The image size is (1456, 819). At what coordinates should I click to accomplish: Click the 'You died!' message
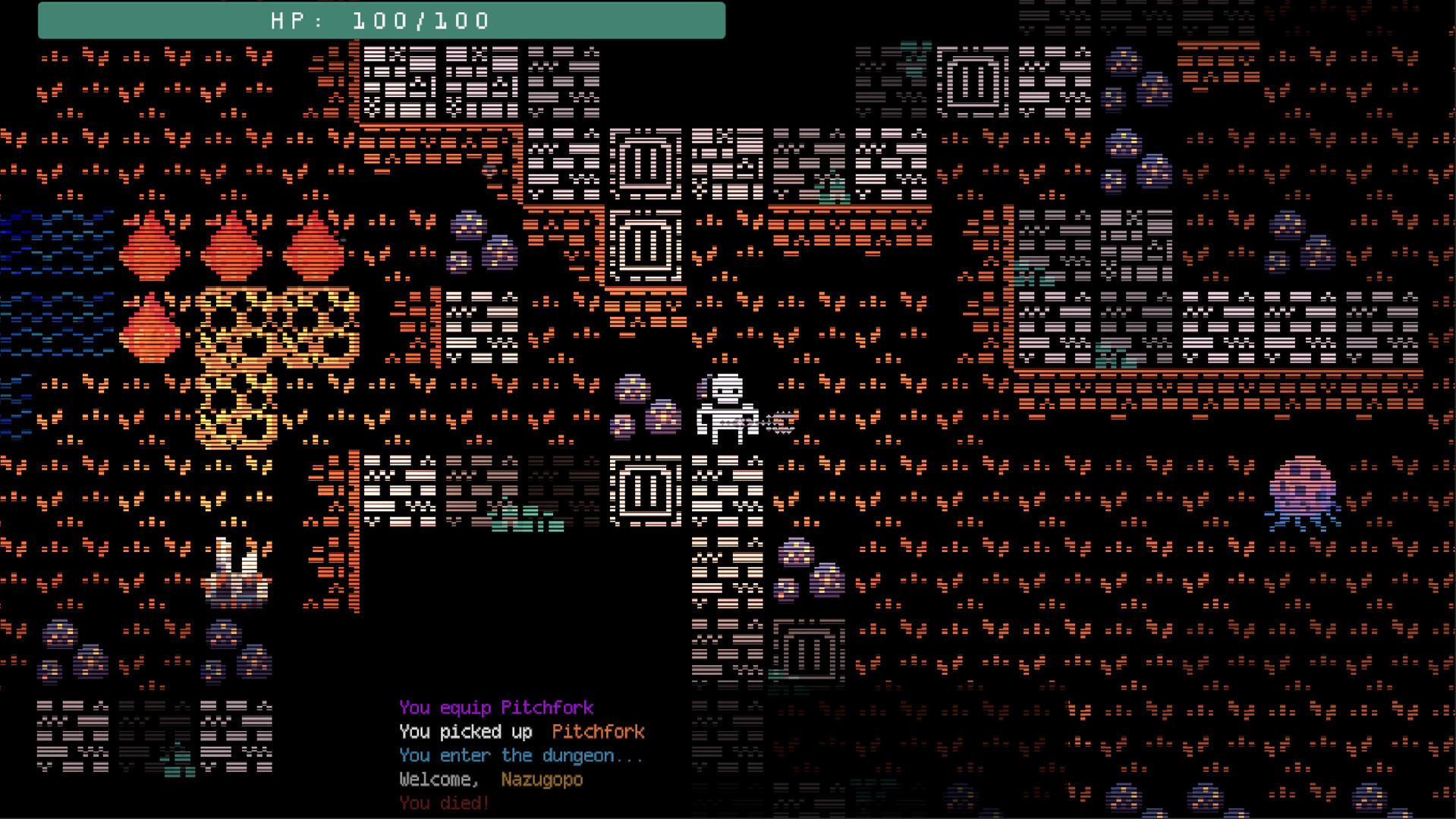point(442,803)
